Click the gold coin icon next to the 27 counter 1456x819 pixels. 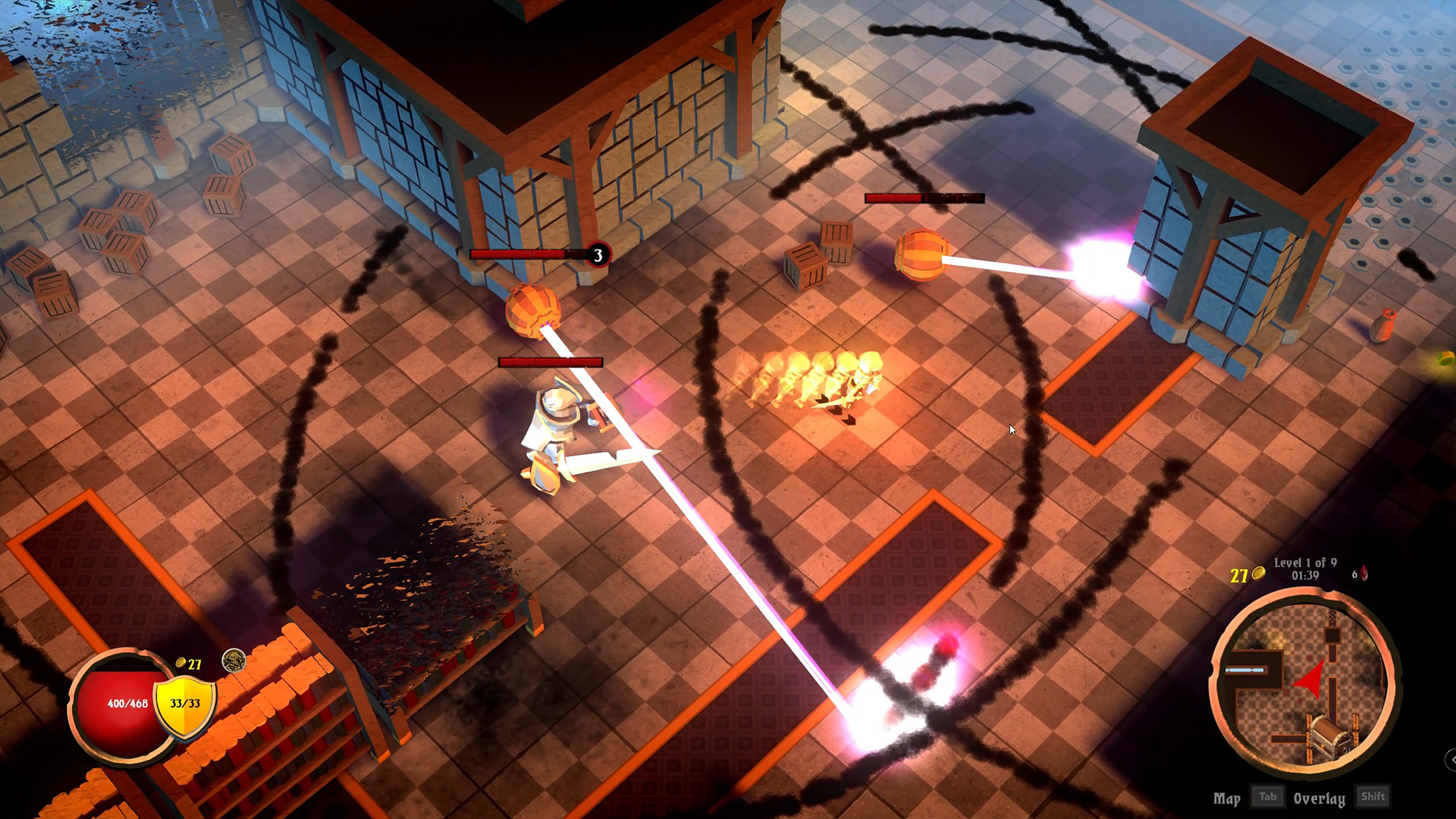point(180,663)
